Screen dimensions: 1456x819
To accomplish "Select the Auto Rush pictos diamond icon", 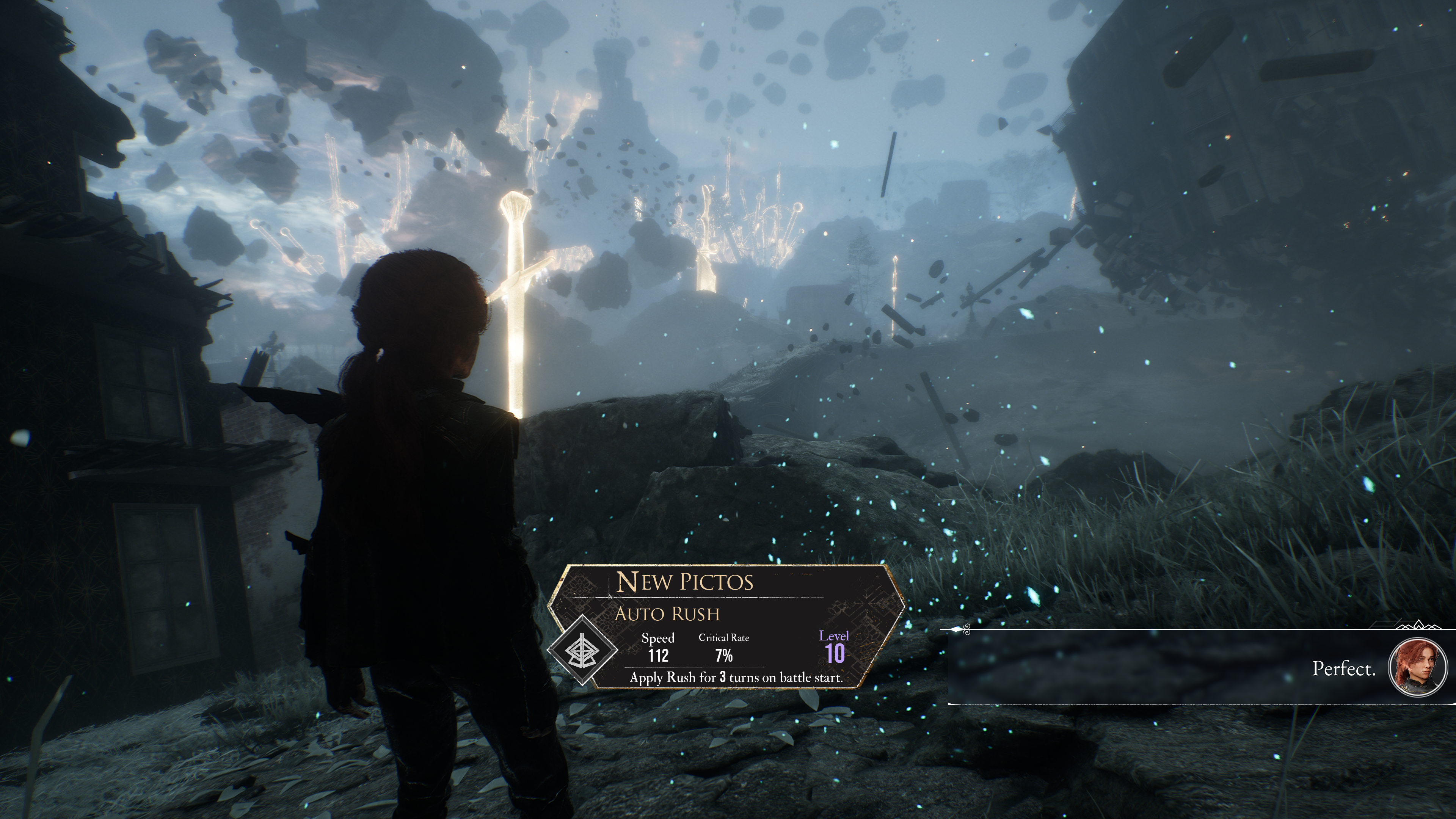I will coord(582,651).
